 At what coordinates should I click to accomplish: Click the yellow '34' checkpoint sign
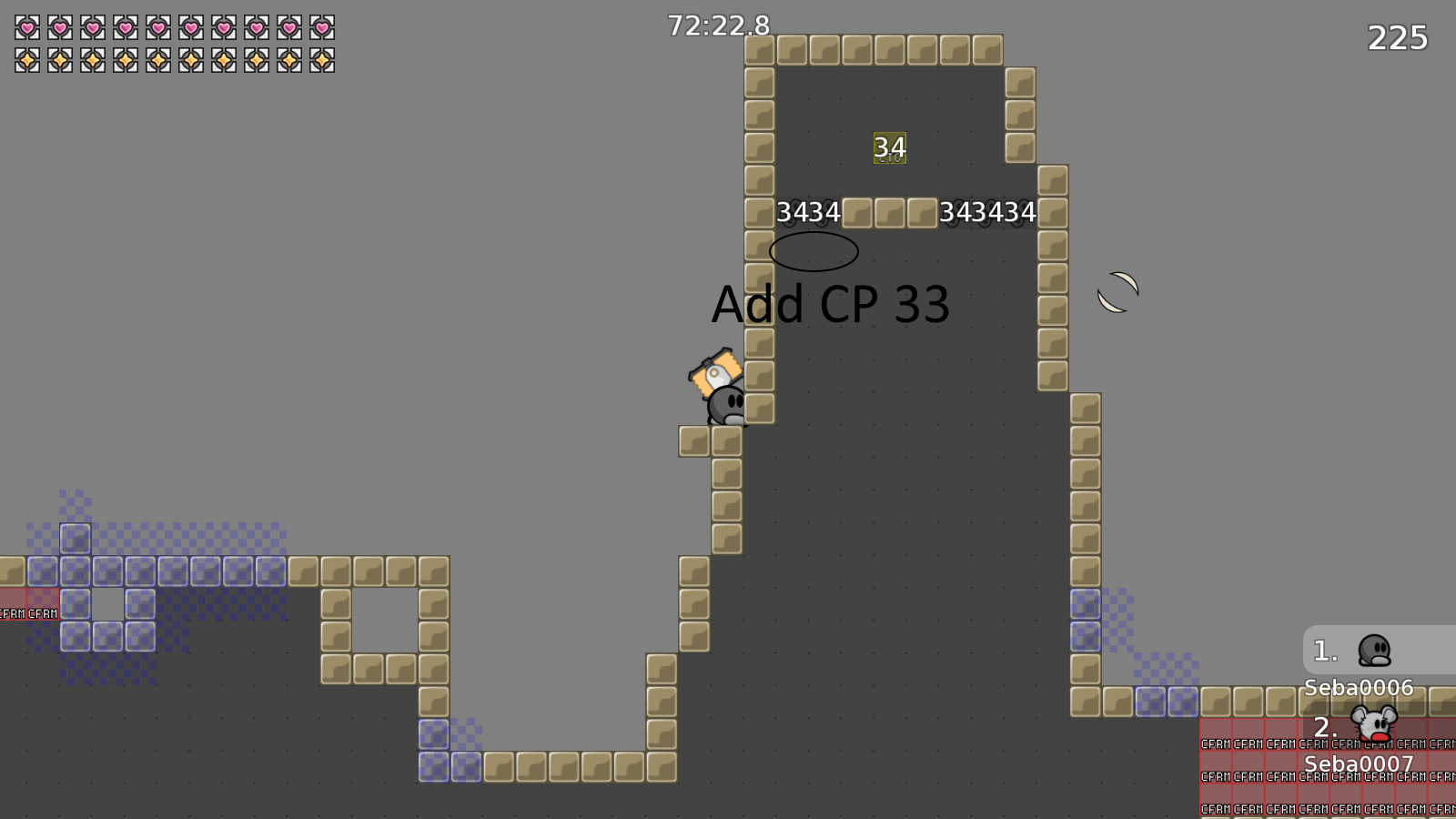pyautogui.click(x=889, y=147)
